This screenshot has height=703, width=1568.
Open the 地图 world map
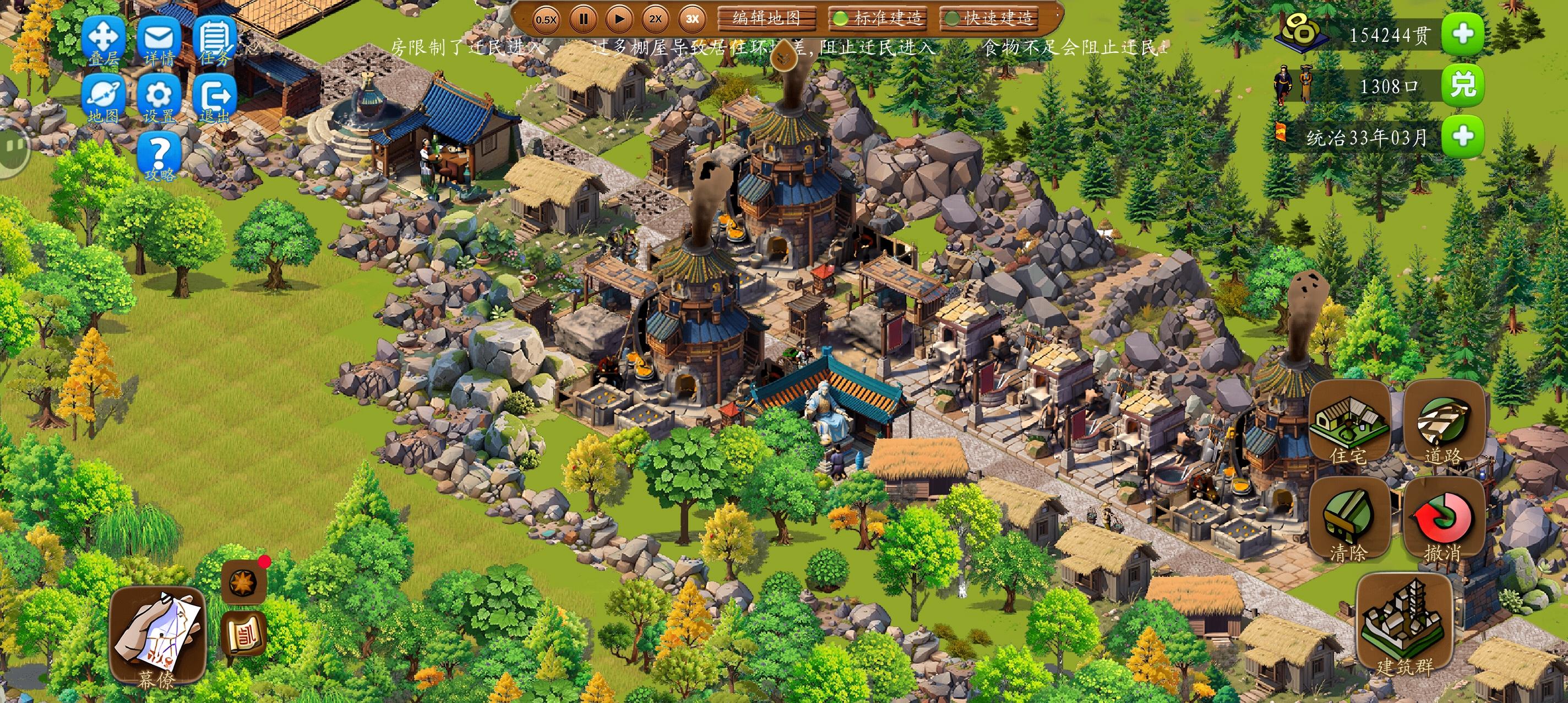coord(104,99)
